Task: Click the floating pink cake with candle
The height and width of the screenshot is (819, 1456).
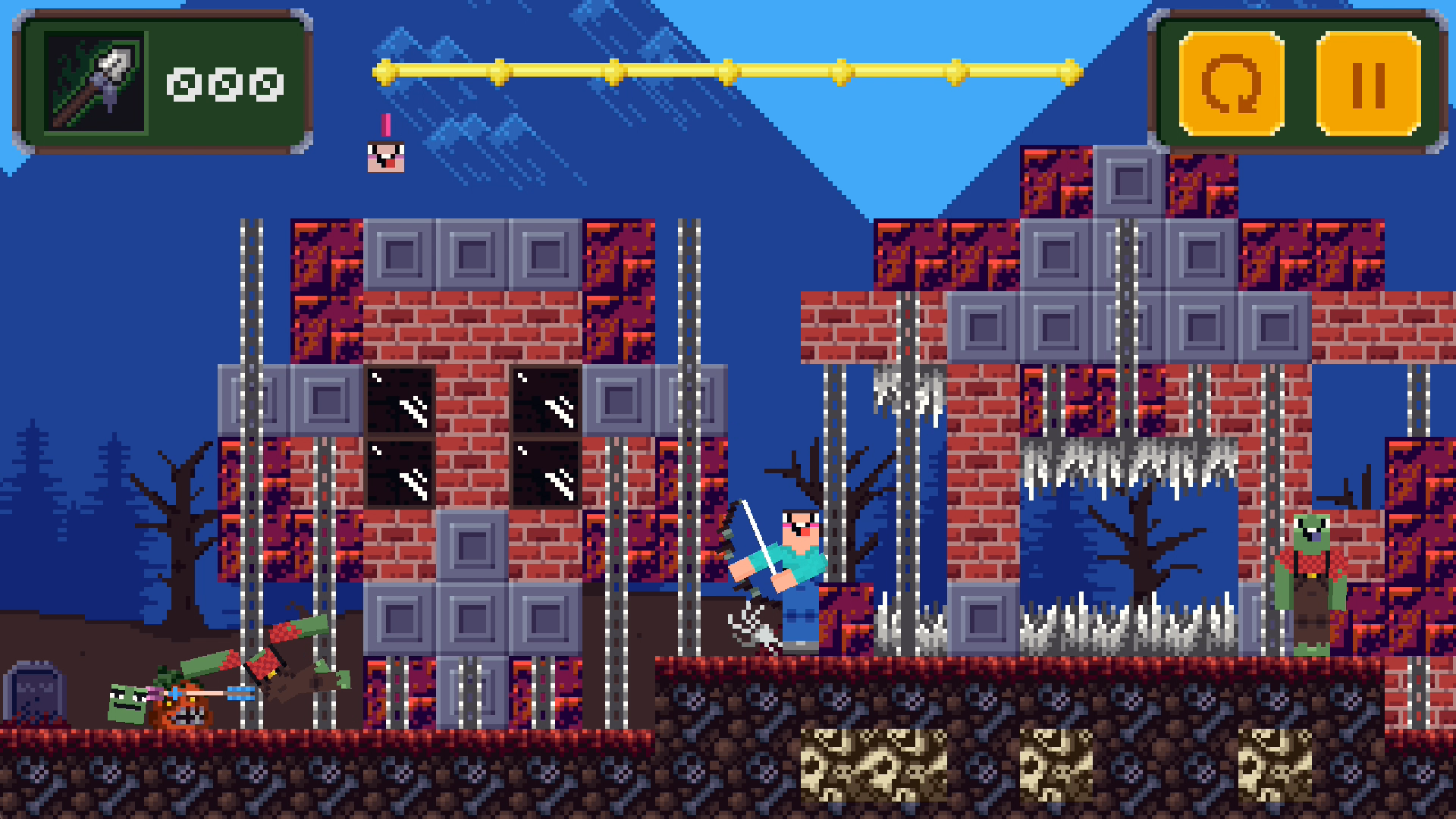Action: pyautogui.click(x=386, y=155)
